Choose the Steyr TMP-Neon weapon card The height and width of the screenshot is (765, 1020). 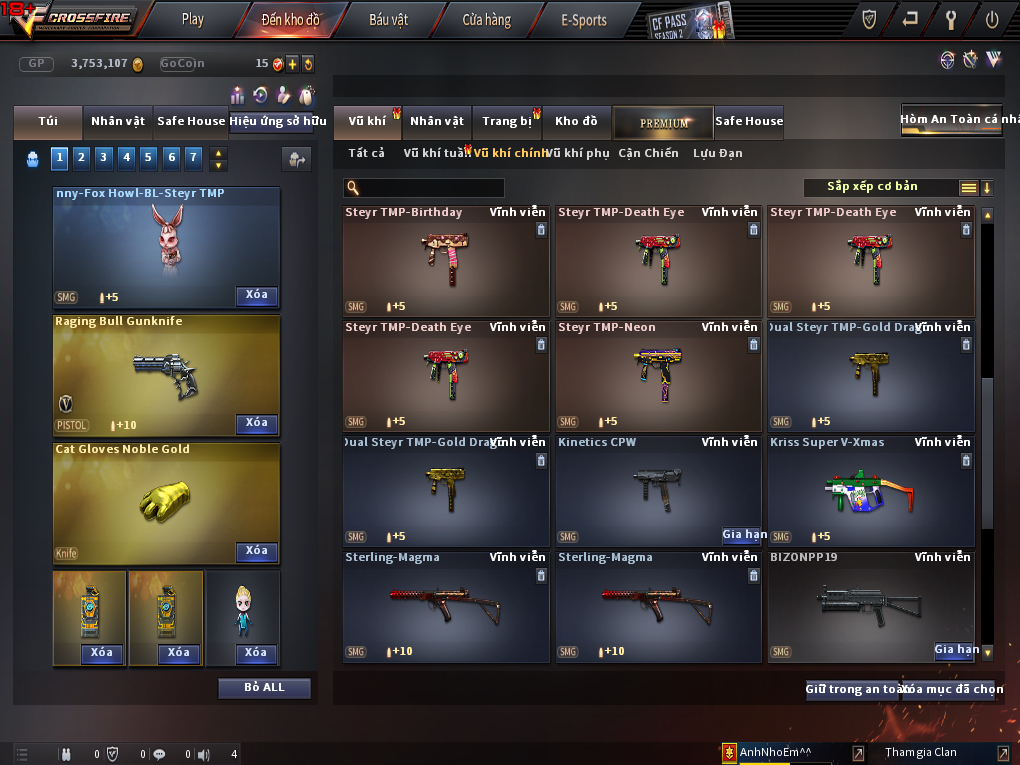click(x=658, y=375)
